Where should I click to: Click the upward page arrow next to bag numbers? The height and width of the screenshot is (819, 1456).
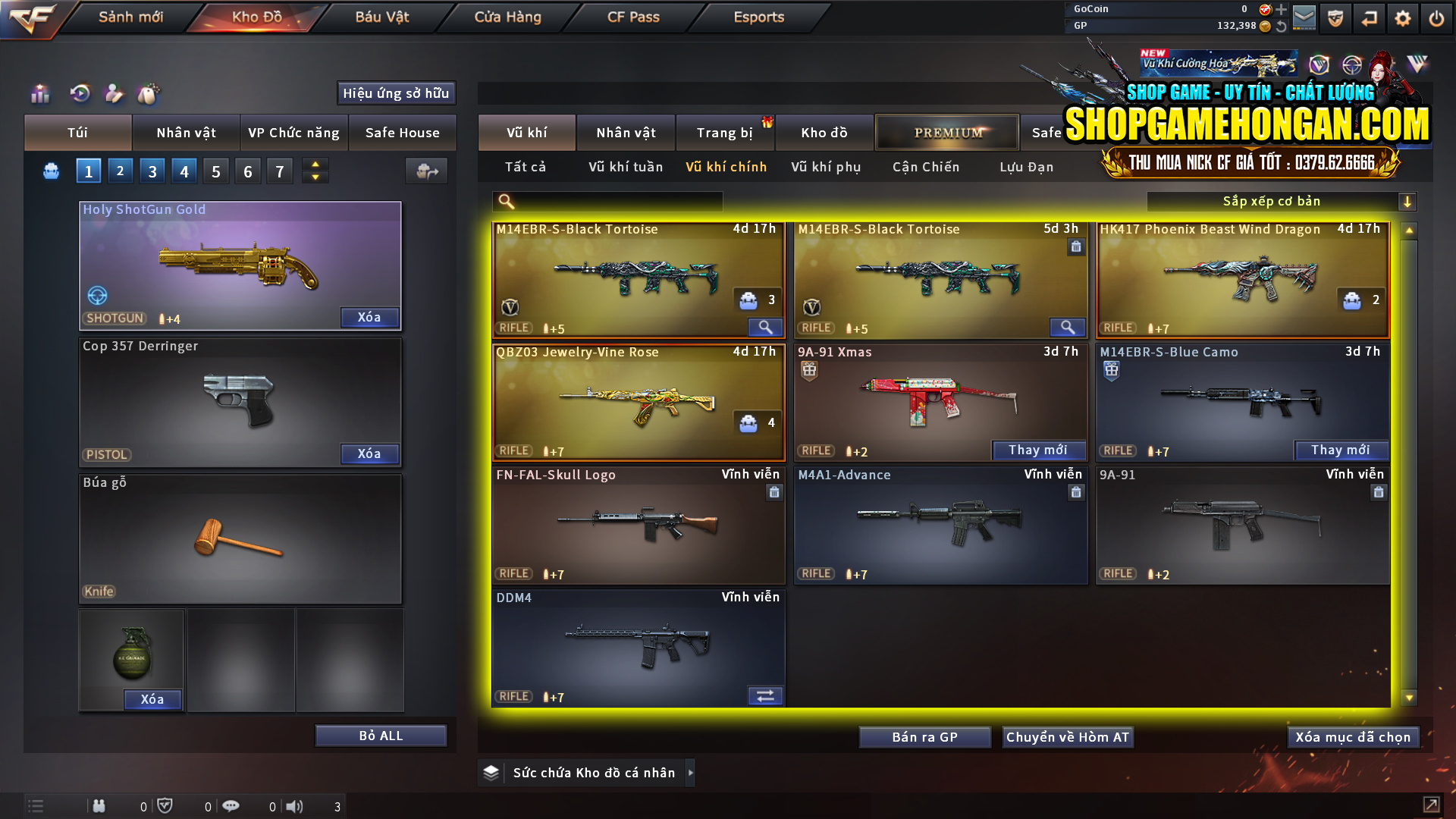coord(315,164)
